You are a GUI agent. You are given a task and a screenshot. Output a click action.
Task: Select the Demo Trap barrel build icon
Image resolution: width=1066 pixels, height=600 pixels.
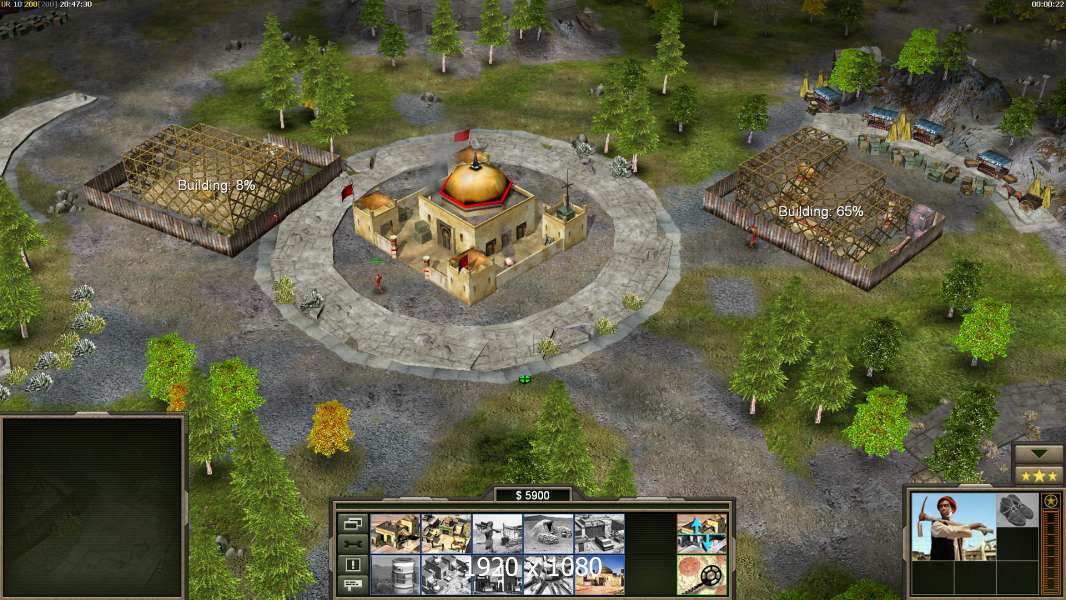pos(395,574)
